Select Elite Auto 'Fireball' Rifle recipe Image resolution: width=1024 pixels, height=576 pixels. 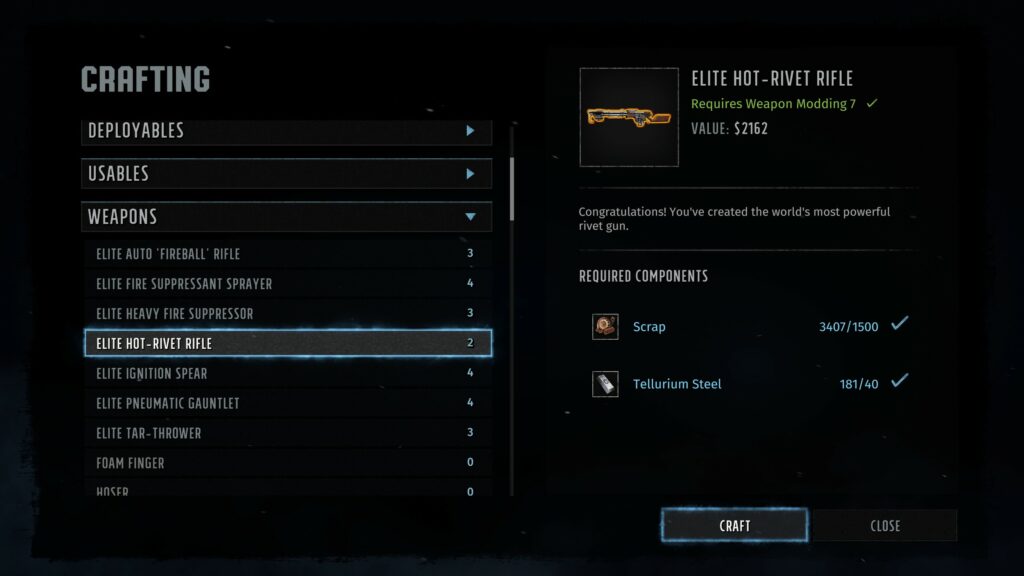pos(286,254)
